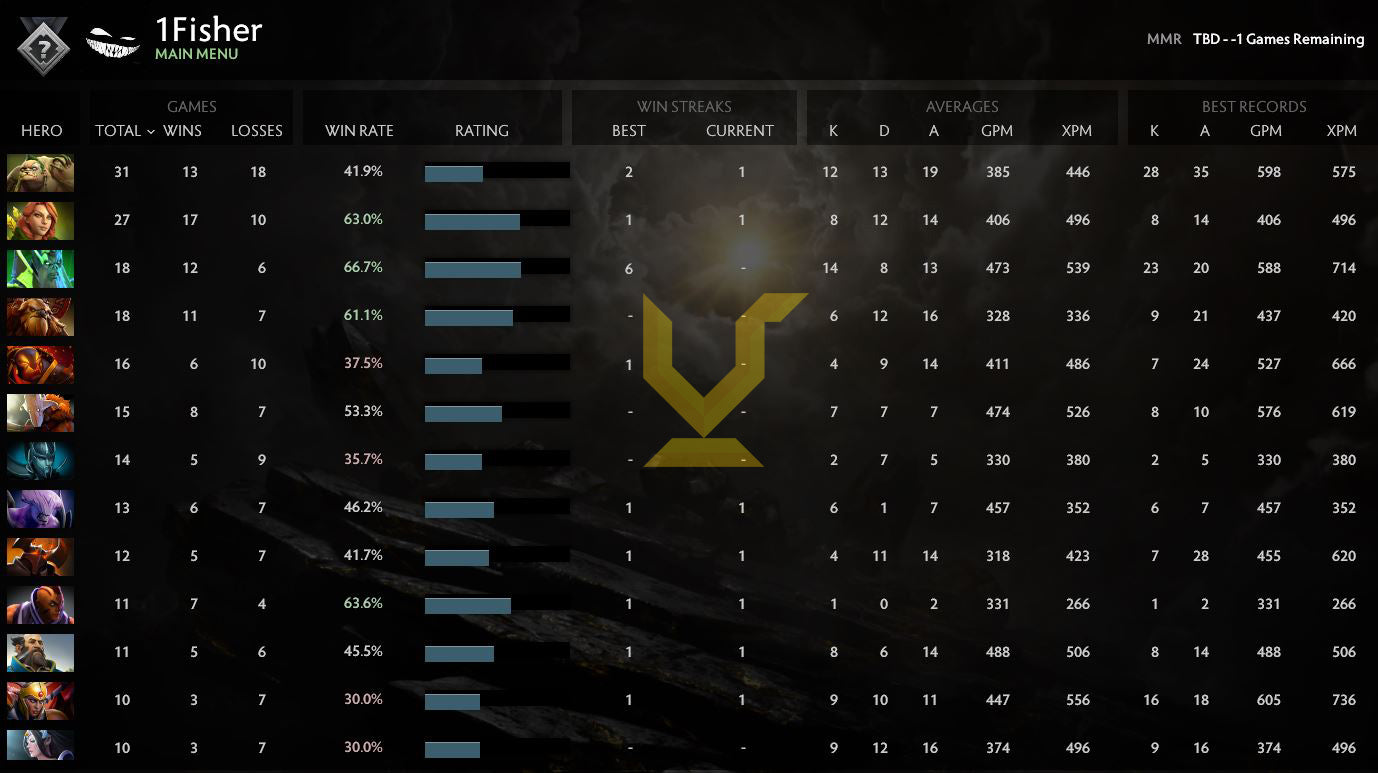Select Legion Commander's hero portrait
This screenshot has width=1378, height=773.
40,700
